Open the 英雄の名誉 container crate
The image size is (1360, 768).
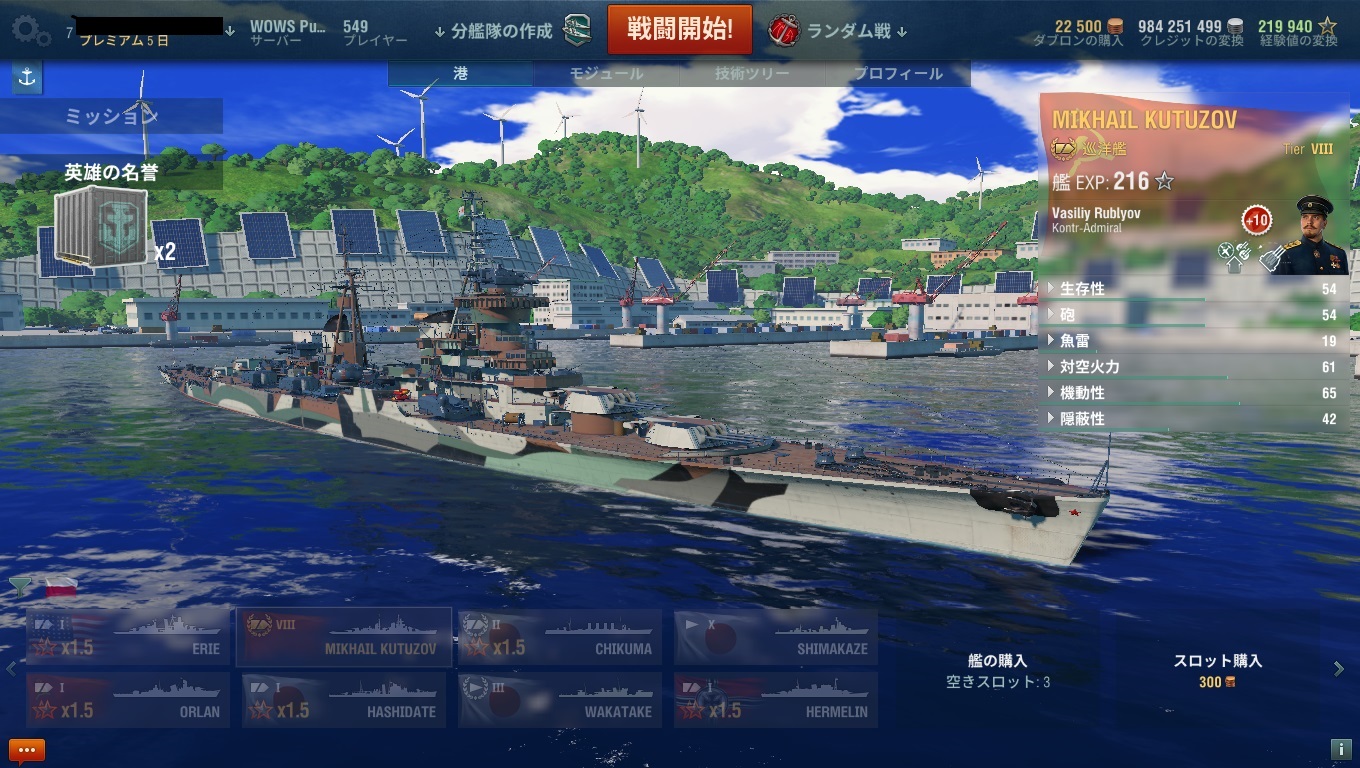click(x=101, y=227)
